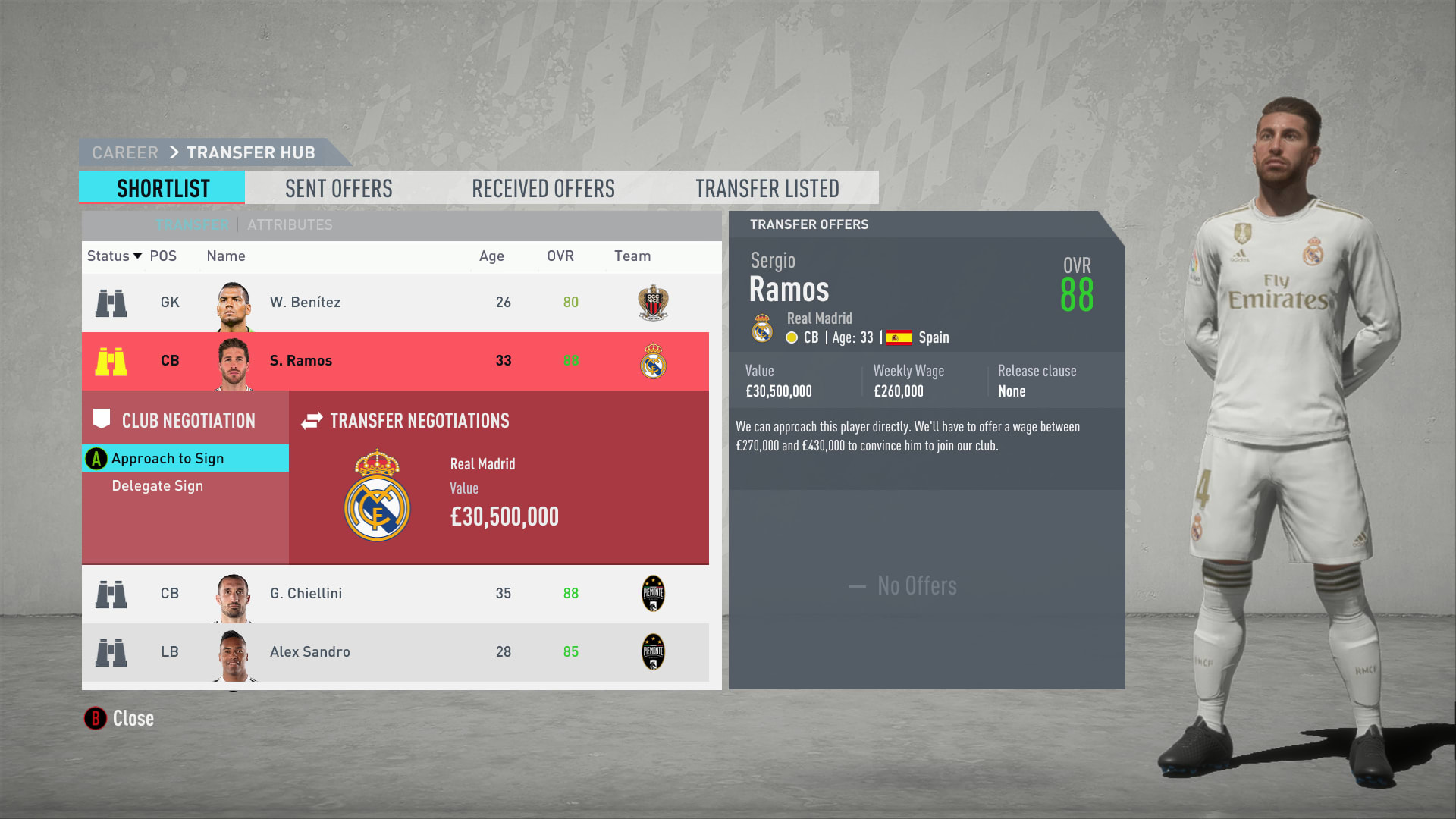Show the Transfer Listed tab
The width and height of the screenshot is (1456, 819).
coord(767,188)
